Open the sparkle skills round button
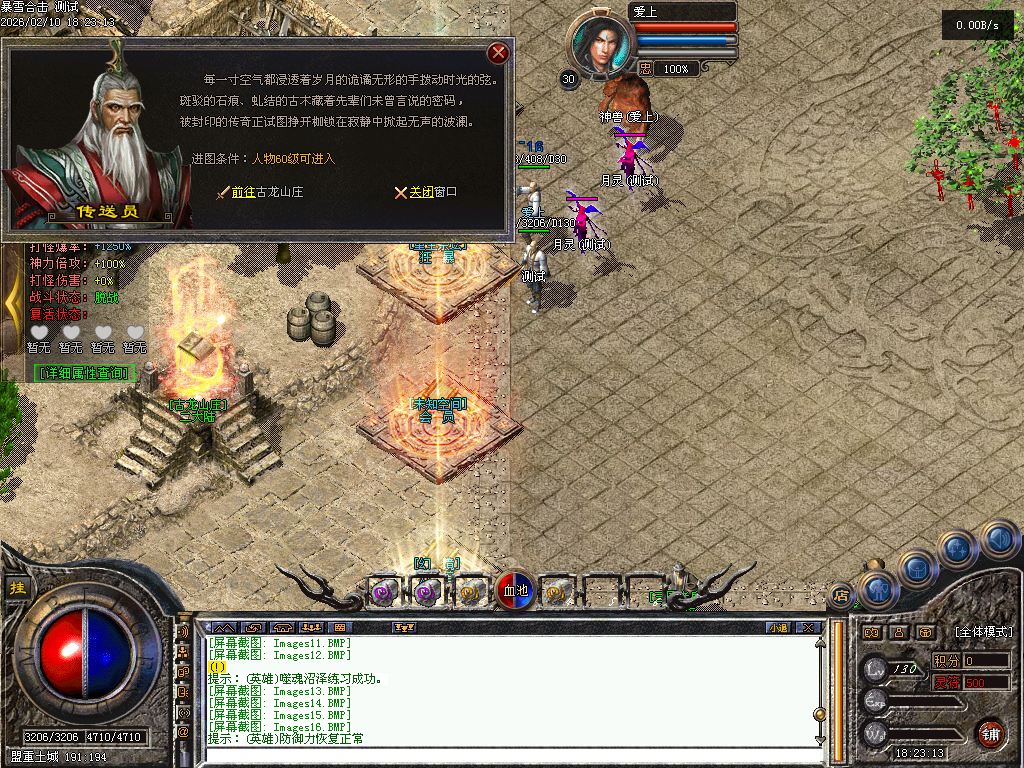The height and width of the screenshot is (768, 1024). 957,548
